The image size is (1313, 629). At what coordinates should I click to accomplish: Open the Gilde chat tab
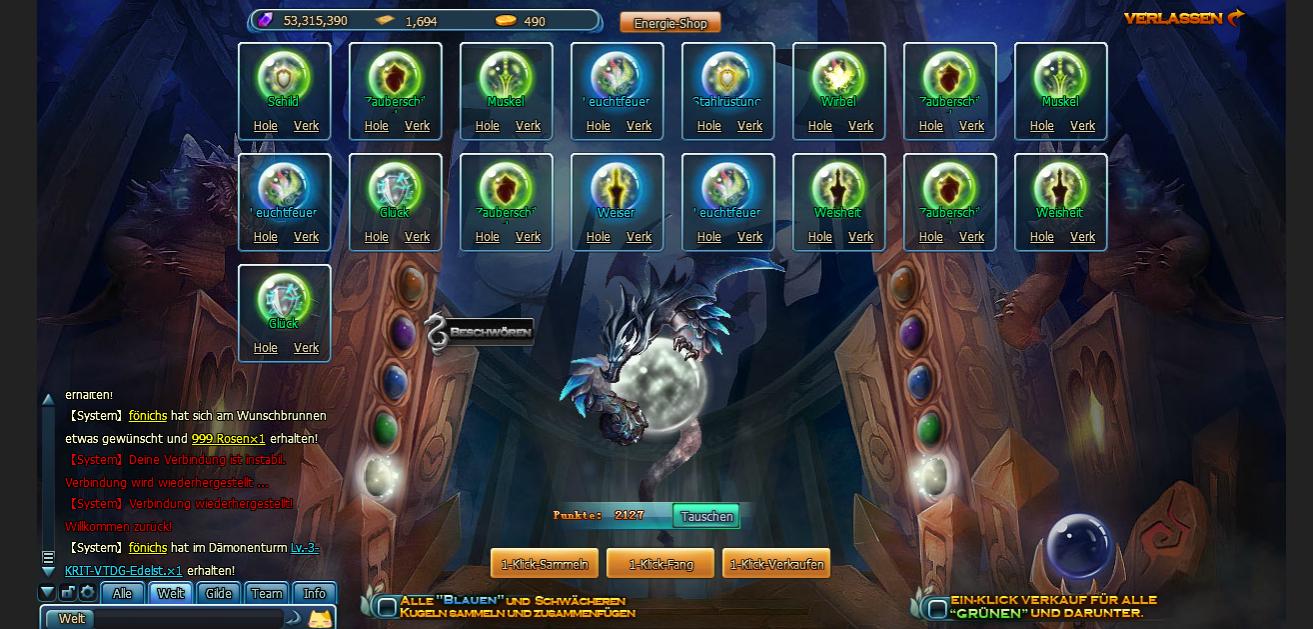(218, 593)
